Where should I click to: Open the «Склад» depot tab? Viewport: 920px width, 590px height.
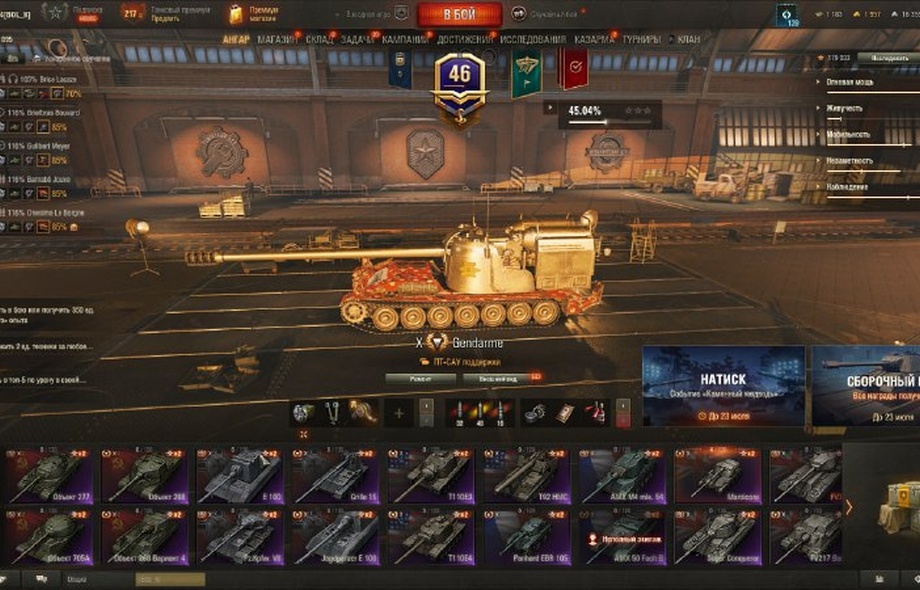tap(319, 39)
